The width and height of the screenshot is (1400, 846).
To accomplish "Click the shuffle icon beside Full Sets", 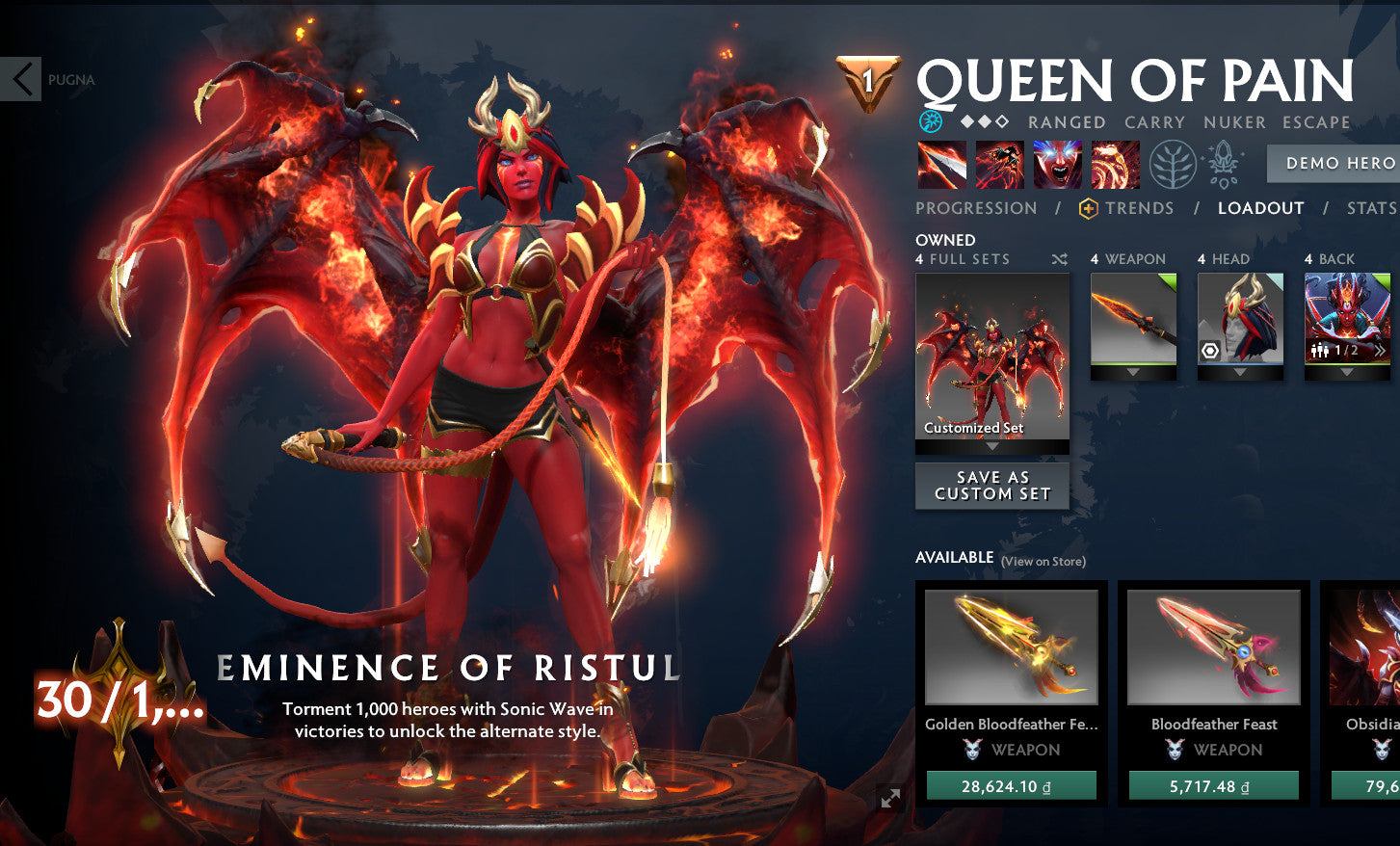I will click(x=1058, y=258).
